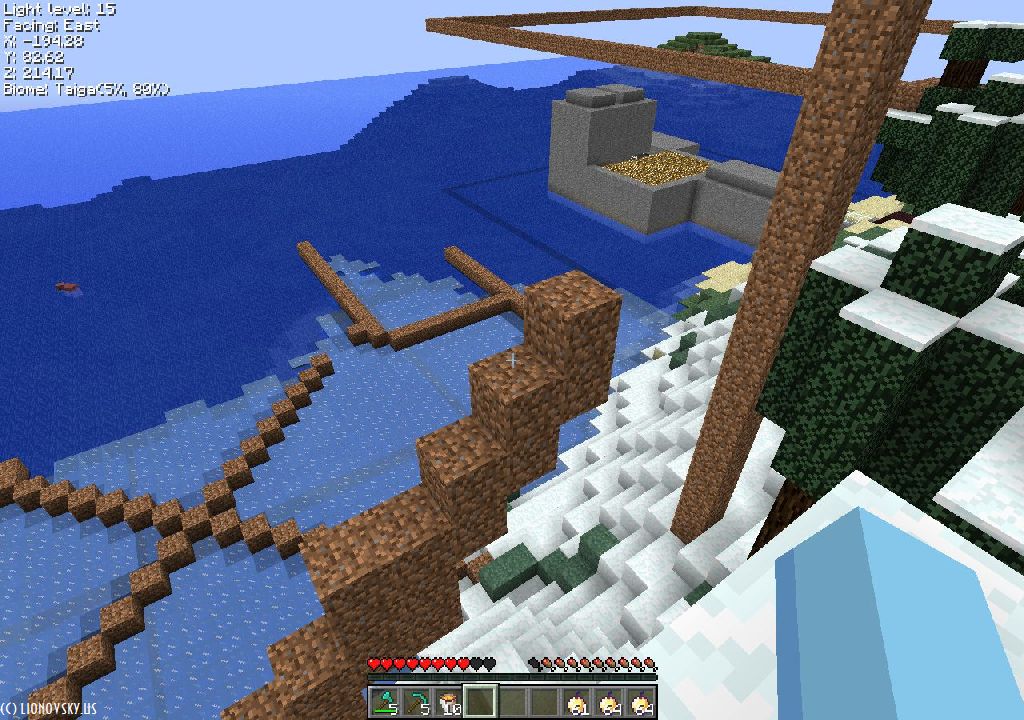The height and width of the screenshot is (720, 1024).
Task: Choose the hotbar item stacked to 10
Action: coord(448,702)
